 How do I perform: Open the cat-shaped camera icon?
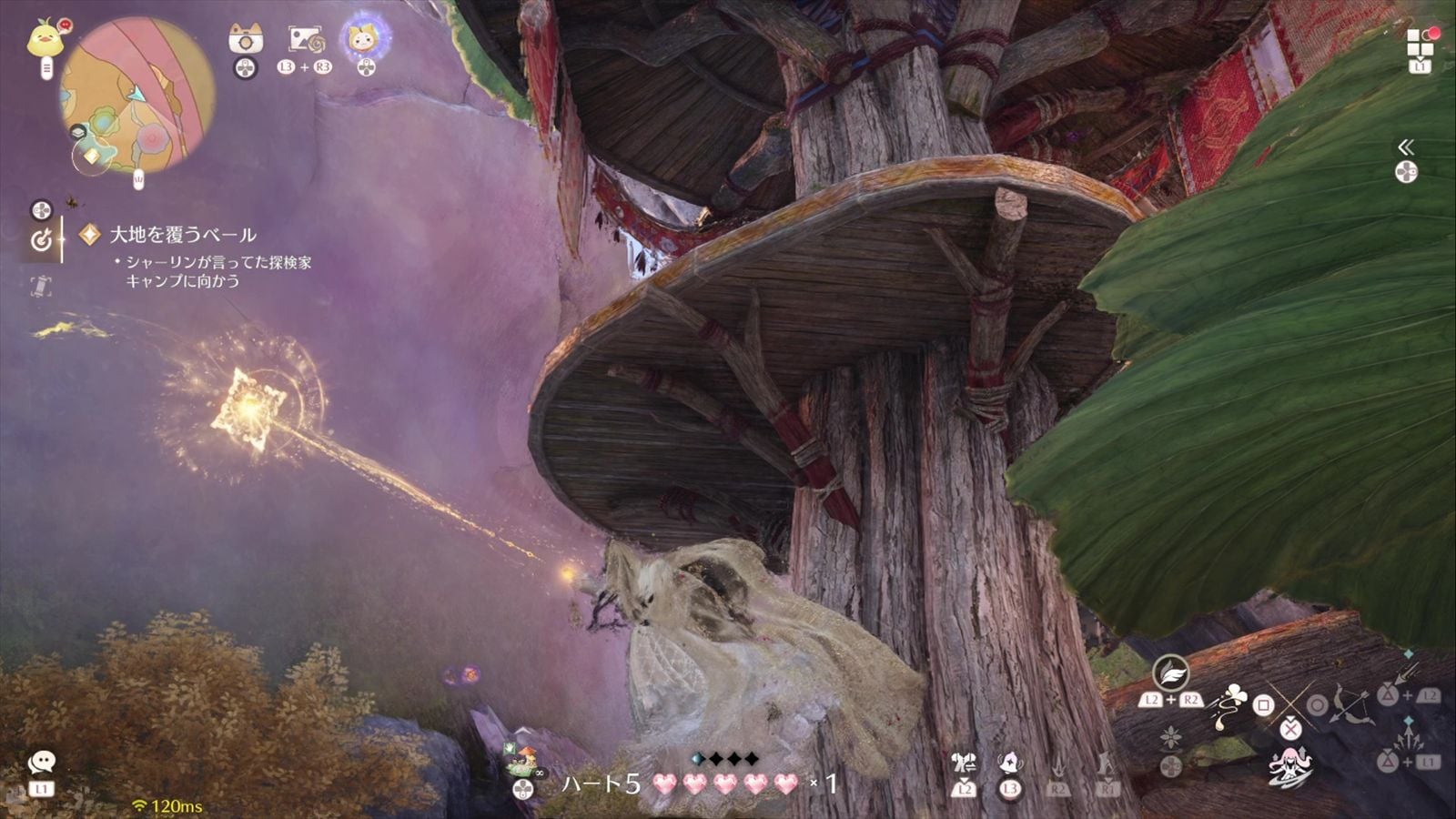pos(245,38)
